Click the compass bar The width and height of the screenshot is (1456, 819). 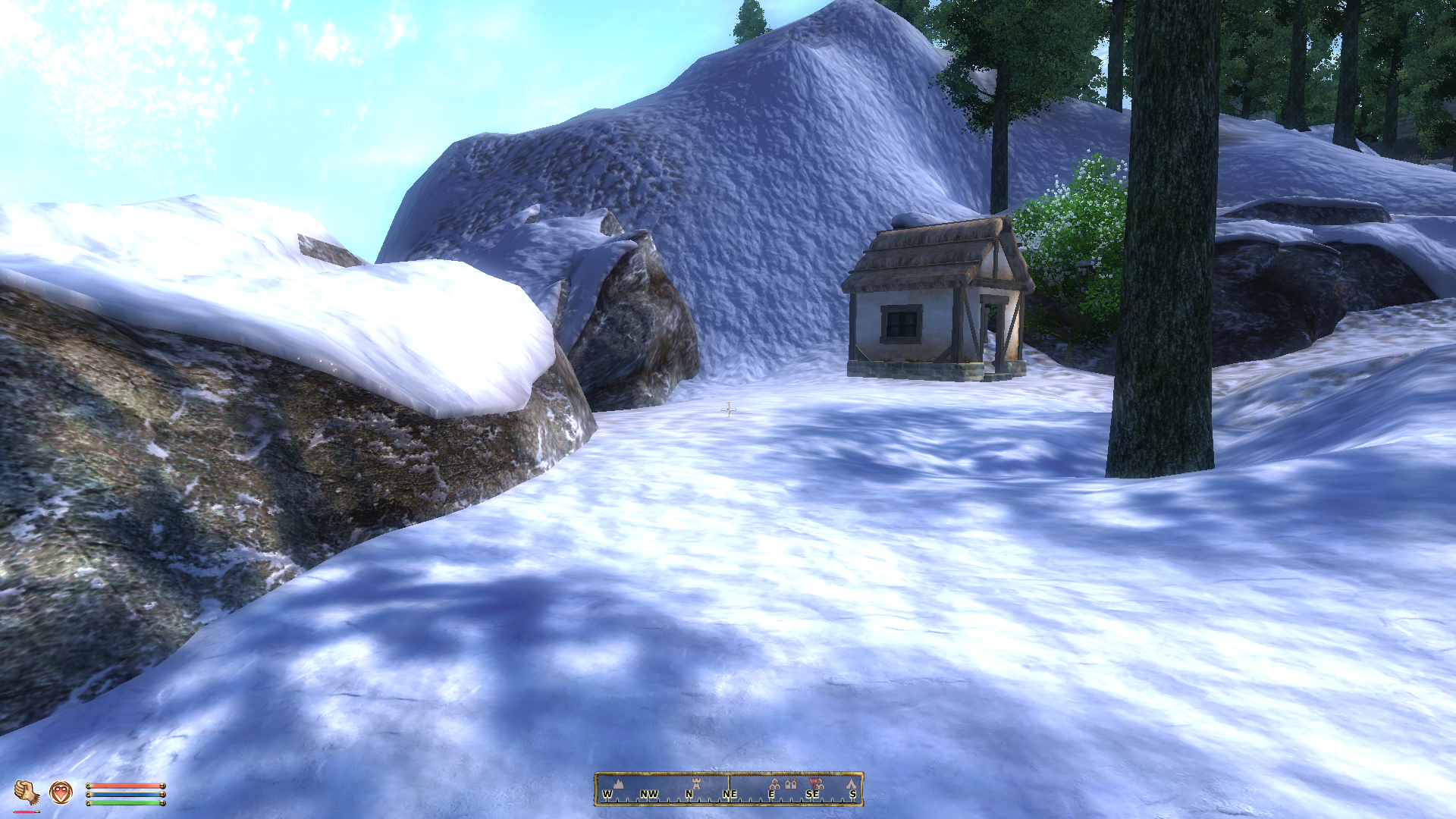(728, 789)
